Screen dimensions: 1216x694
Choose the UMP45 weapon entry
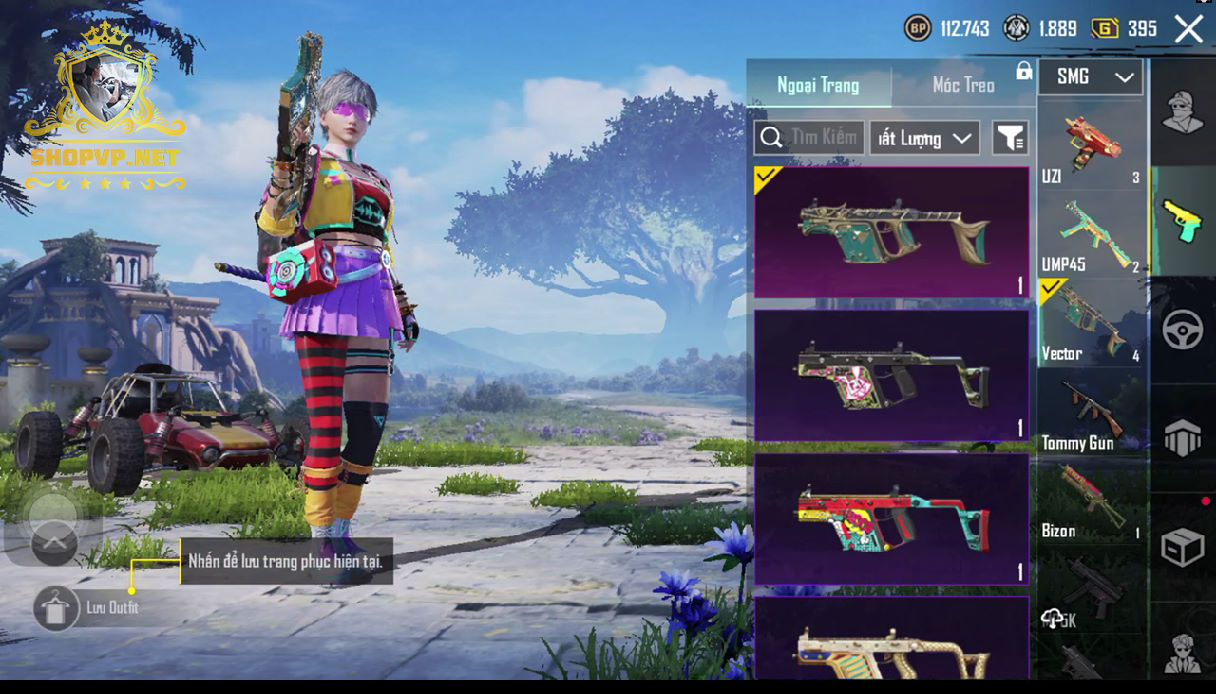(x=1092, y=234)
